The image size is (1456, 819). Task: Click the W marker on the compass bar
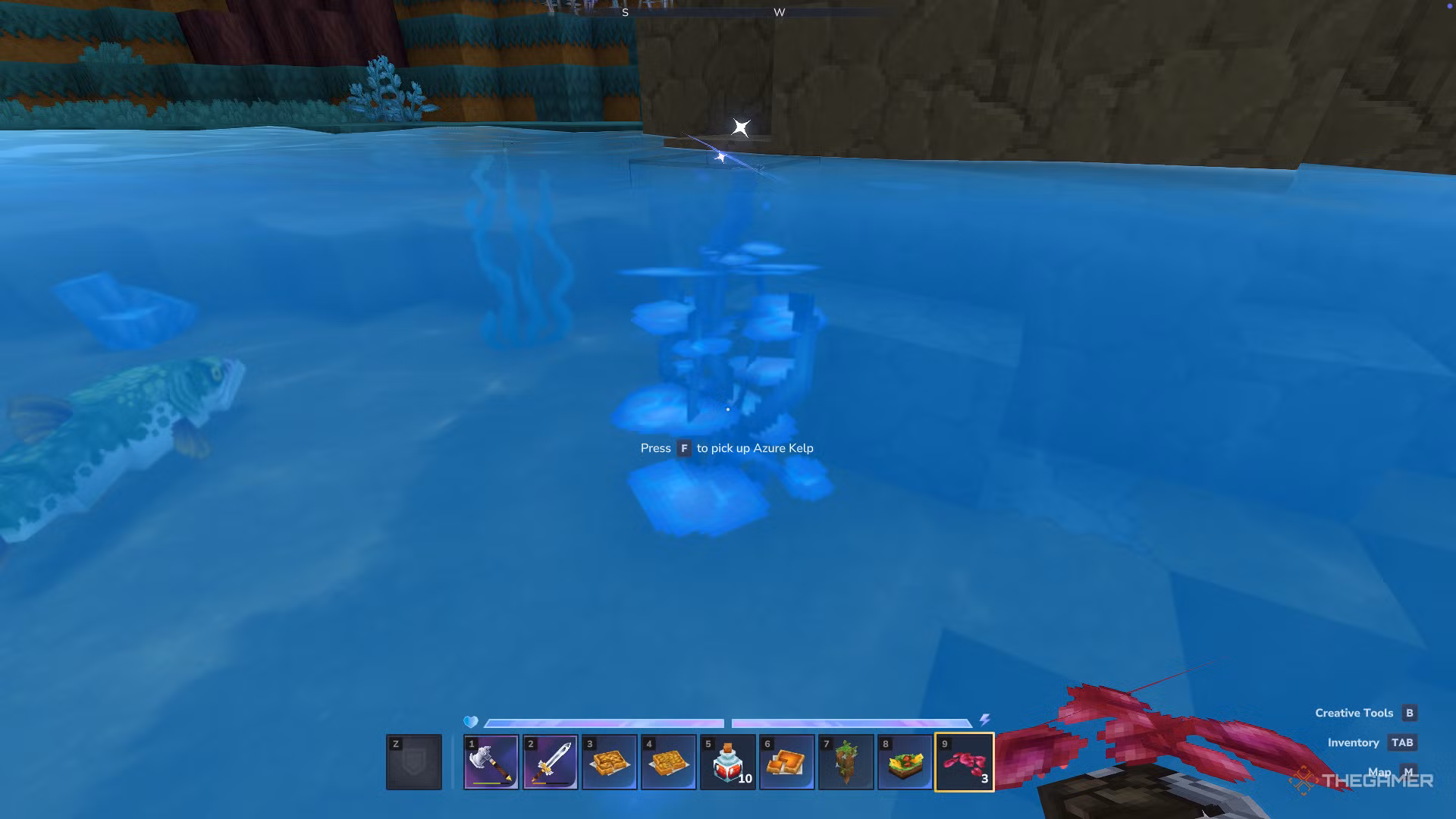[x=779, y=12]
